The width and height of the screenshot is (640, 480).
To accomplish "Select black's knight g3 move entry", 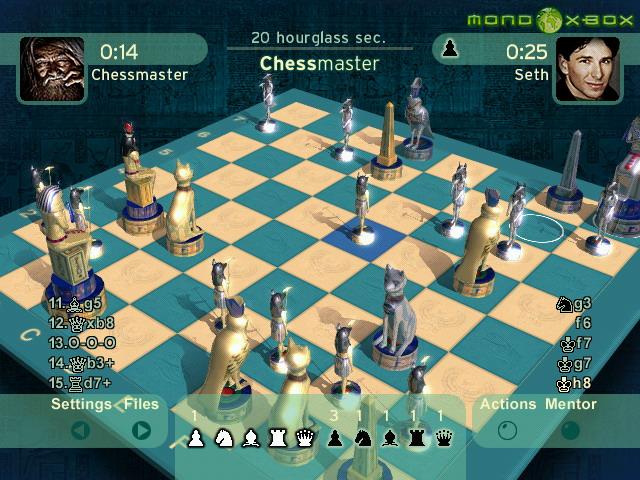I will click(x=574, y=303).
